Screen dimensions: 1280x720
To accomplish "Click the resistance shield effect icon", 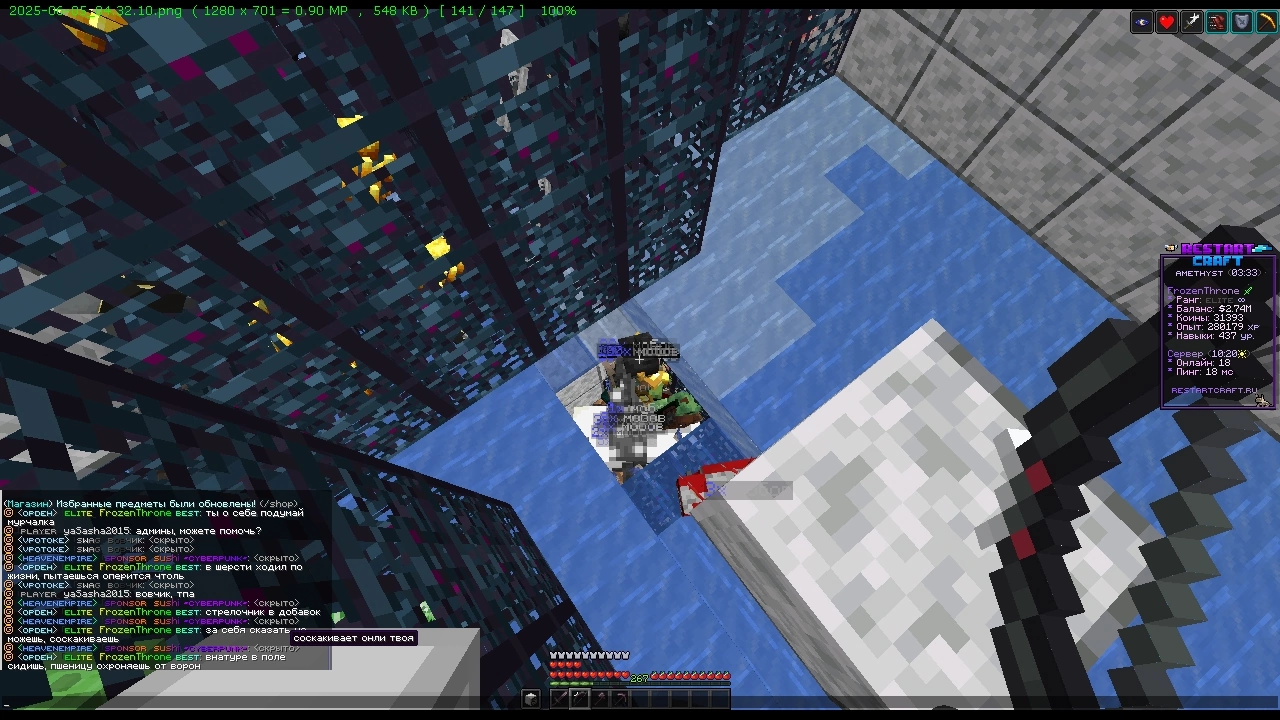I will (1242, 22).
